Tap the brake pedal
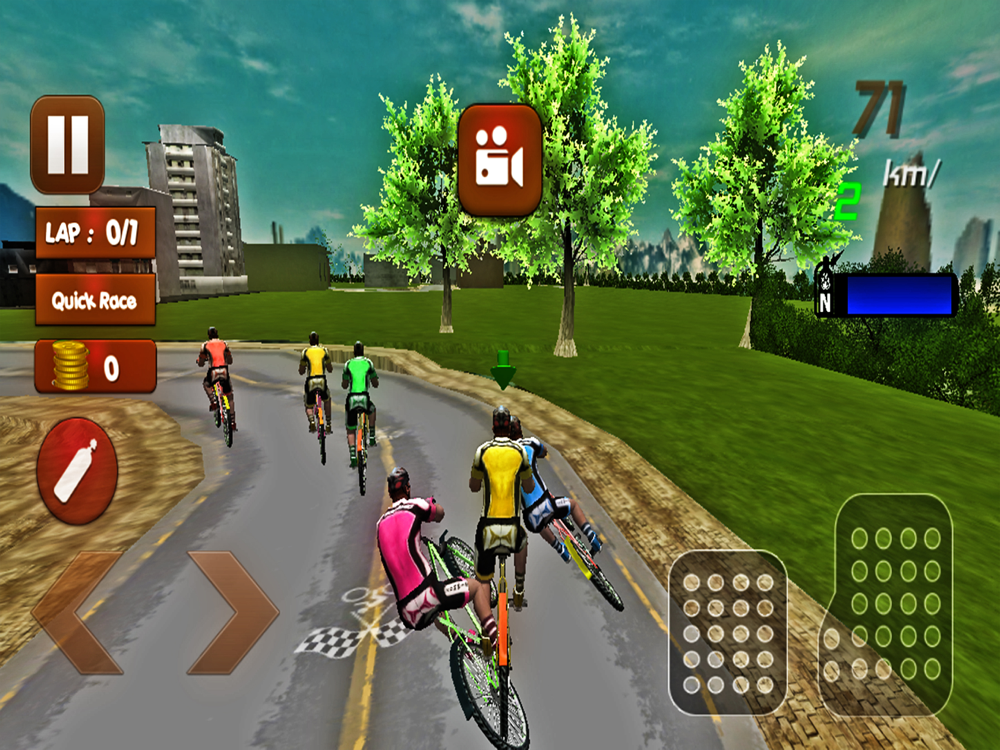1000x750 pixels. tap(728, 634)
